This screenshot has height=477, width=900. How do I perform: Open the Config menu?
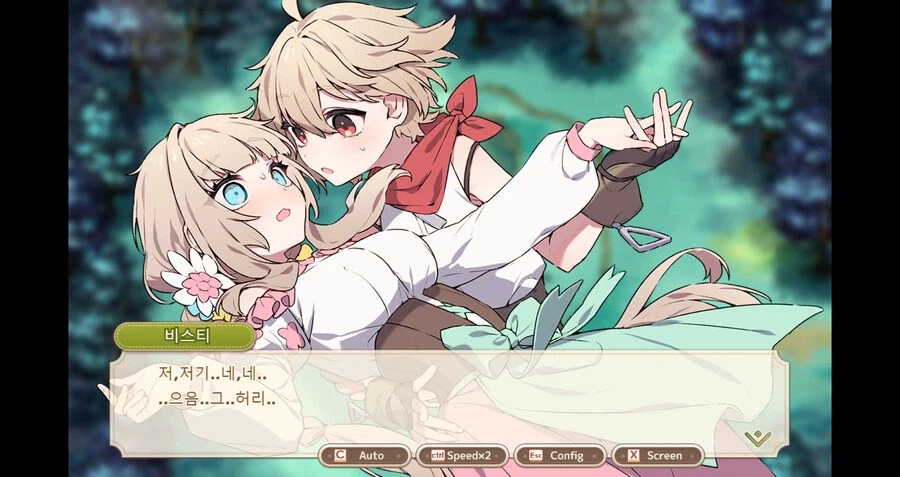(x=558, y=456)
